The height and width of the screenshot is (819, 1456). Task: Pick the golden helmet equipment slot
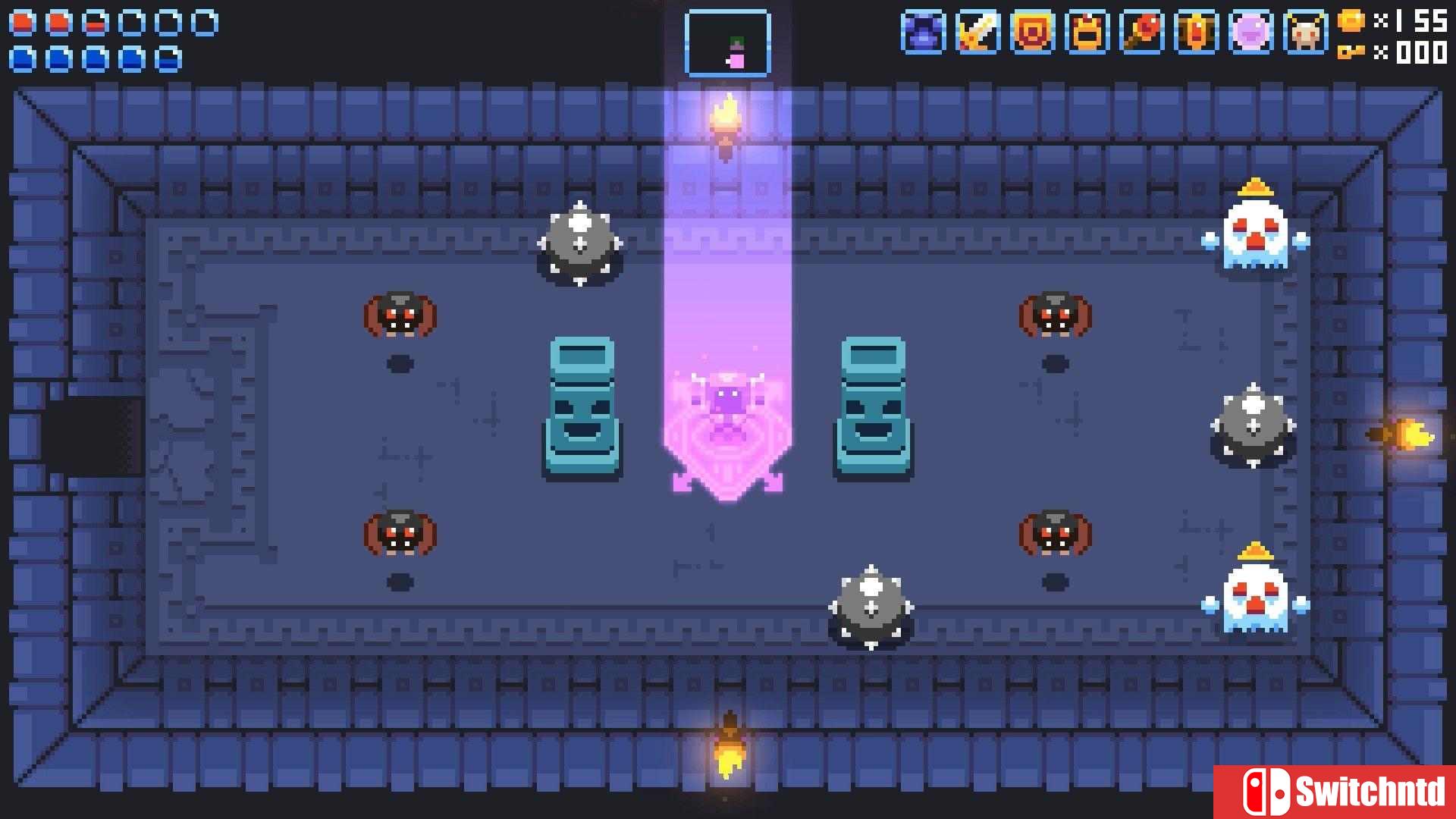(1087, 33)
